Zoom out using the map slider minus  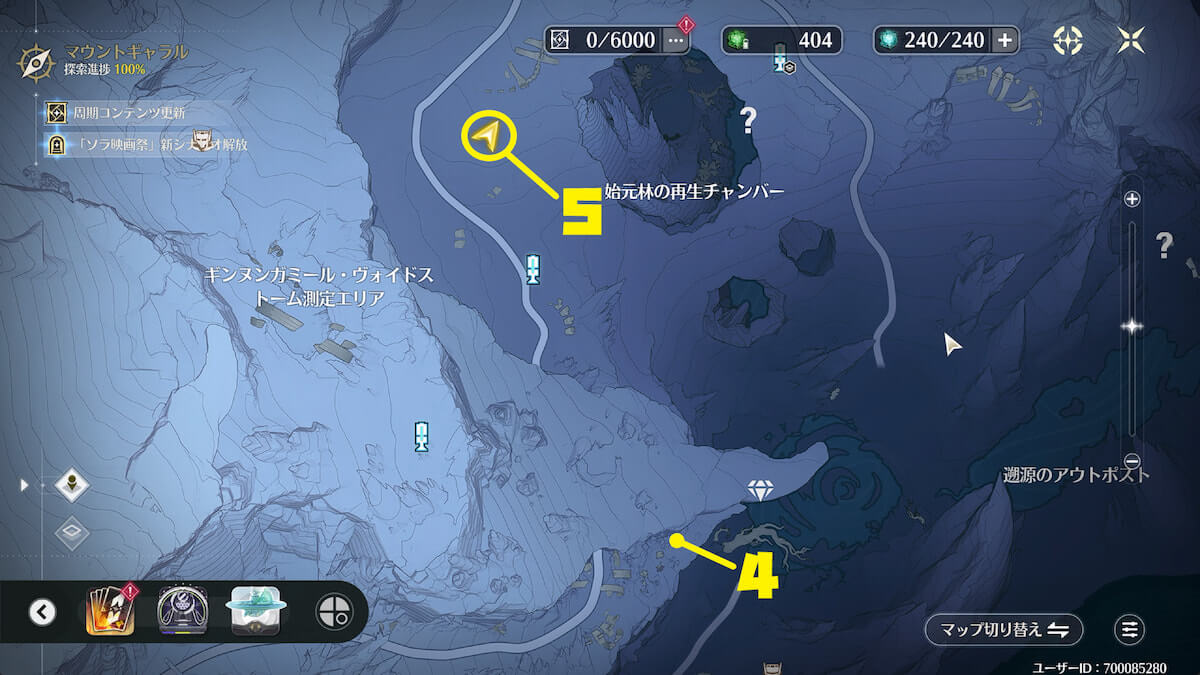1132,460
